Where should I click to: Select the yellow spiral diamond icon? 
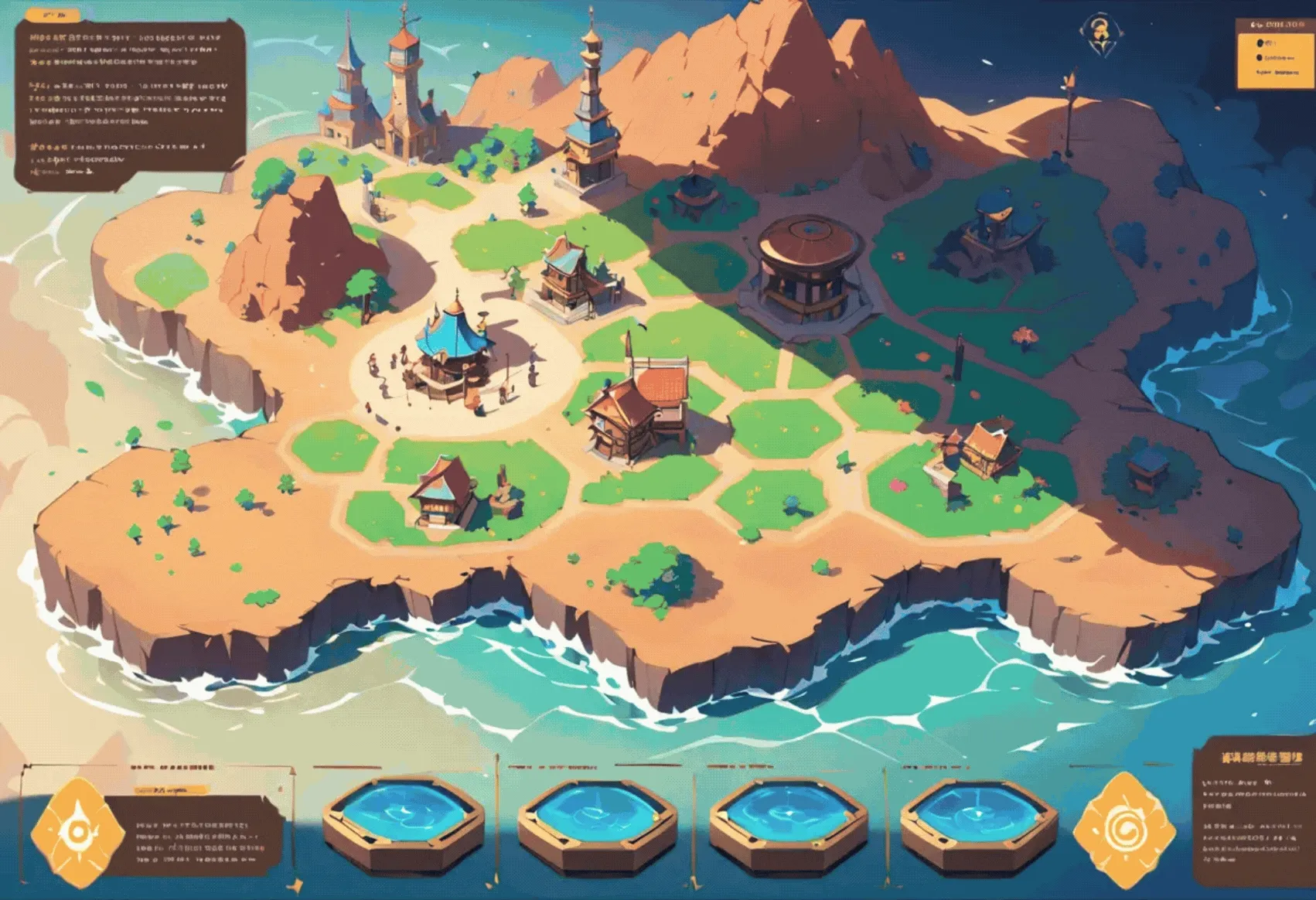coord(1123,829)
